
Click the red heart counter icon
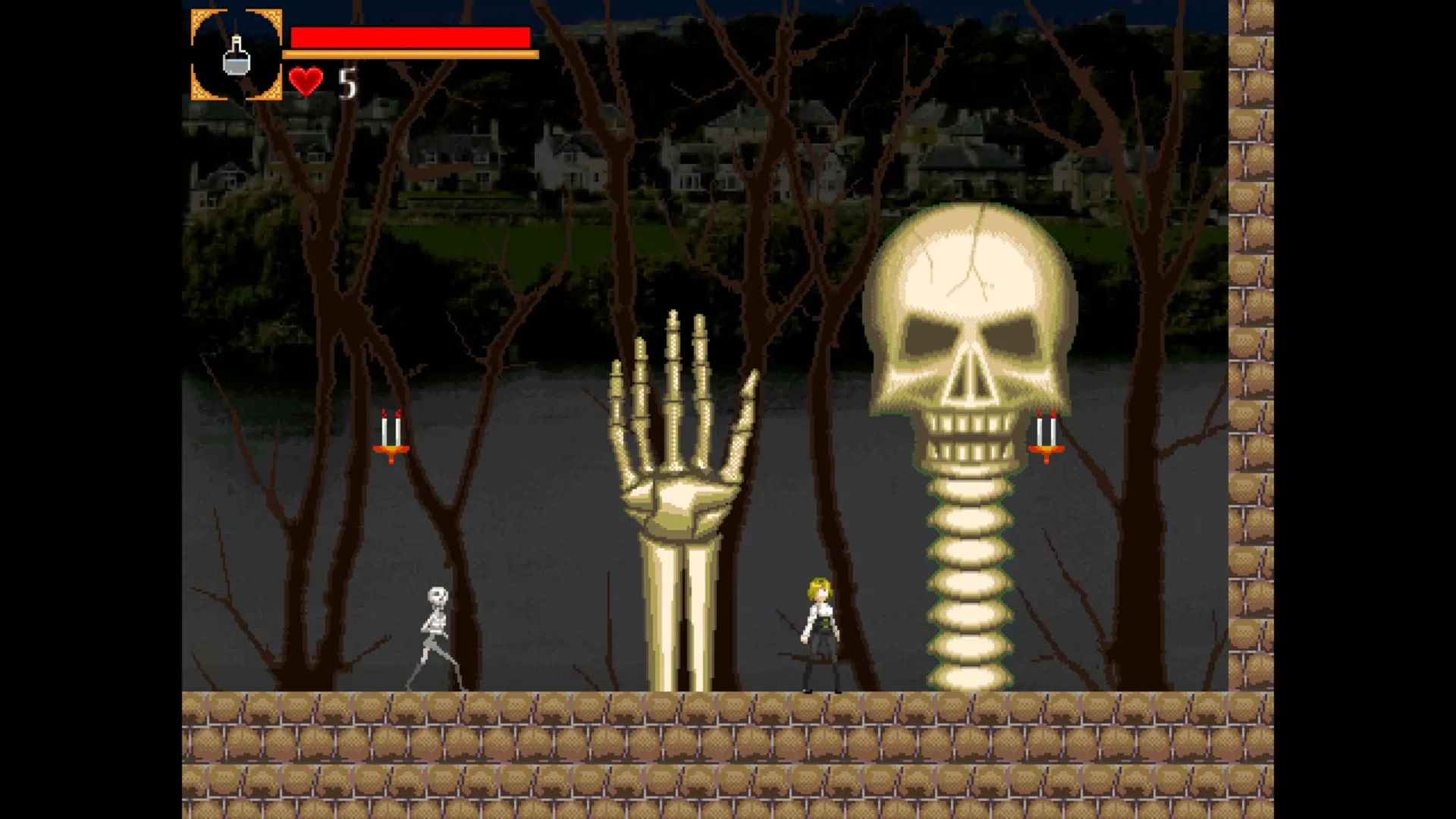[307, 80]
